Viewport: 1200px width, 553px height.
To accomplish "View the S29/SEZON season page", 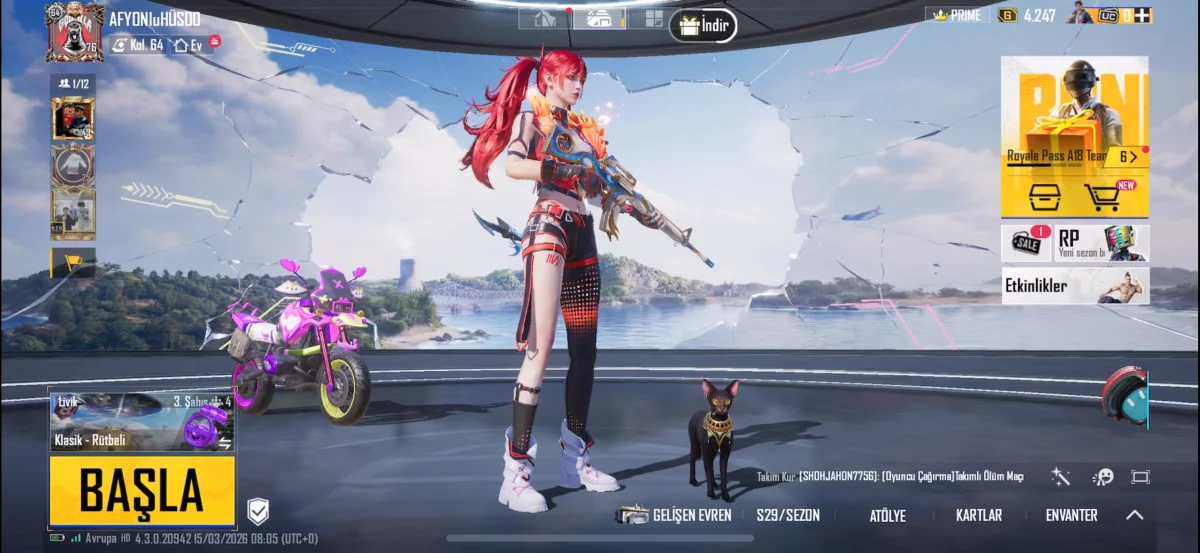I will (788, 516).
